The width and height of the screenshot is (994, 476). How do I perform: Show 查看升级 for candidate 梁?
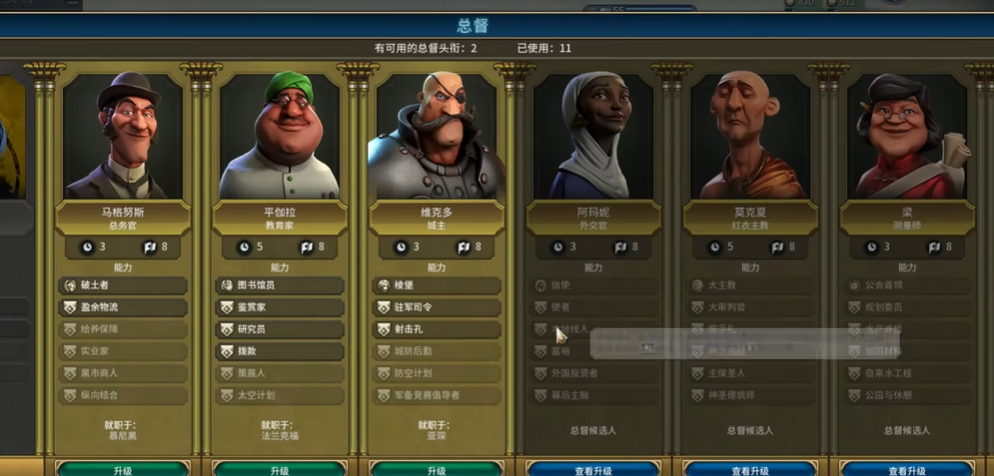click(908, 469)
